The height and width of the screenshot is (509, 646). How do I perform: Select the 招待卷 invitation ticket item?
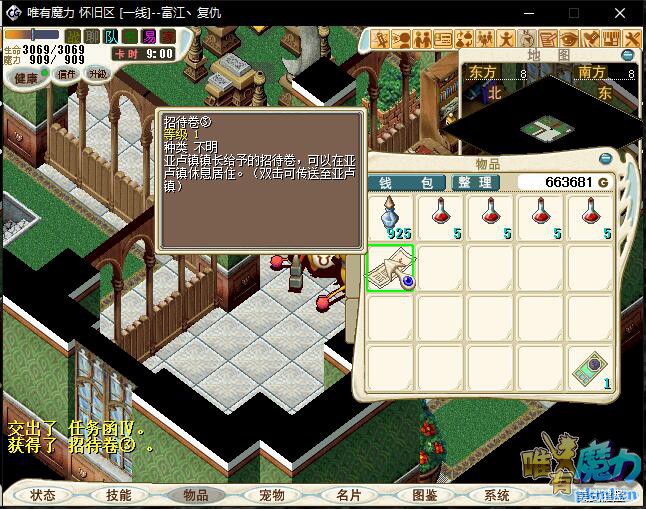point(391,268)
